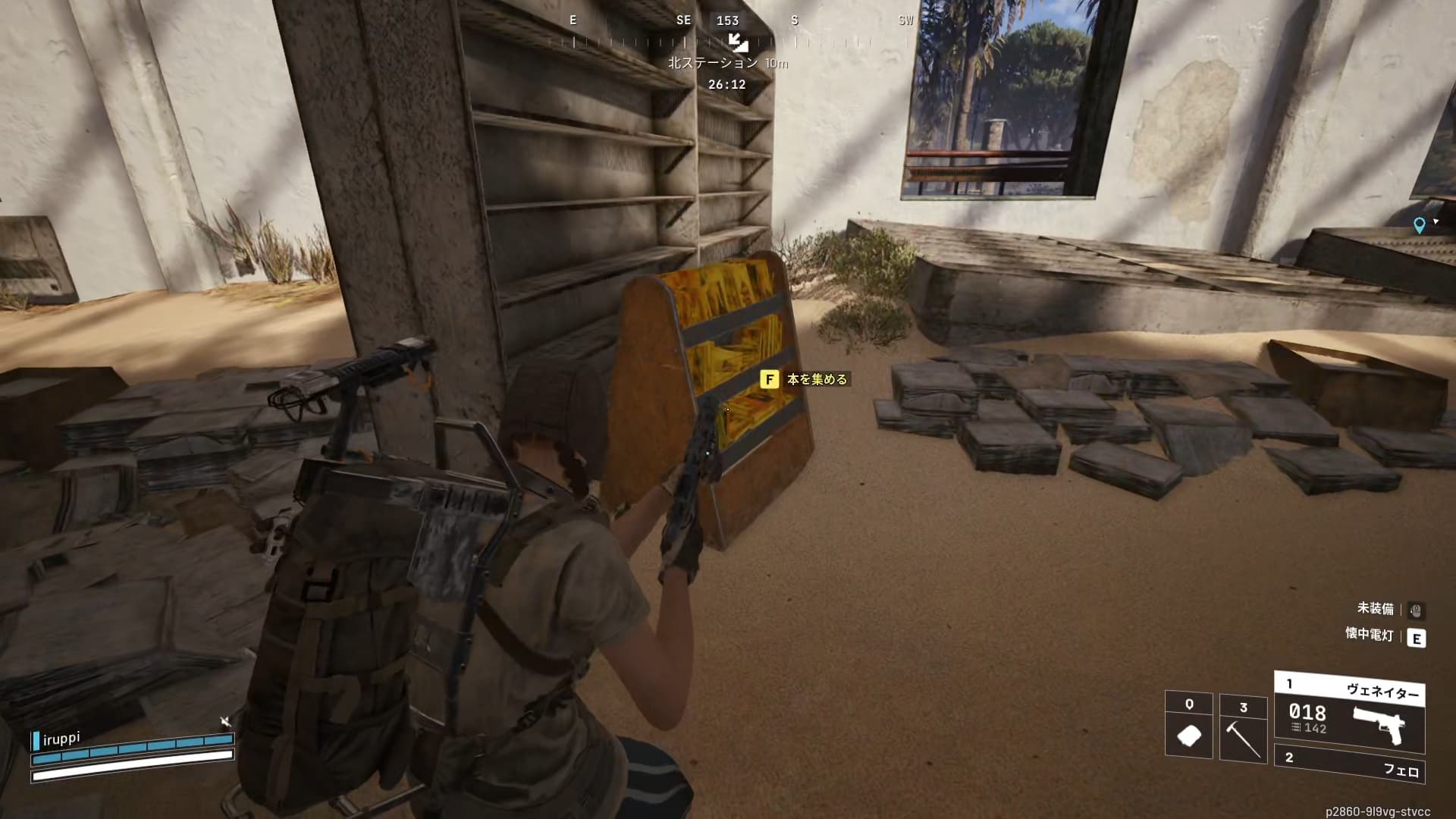Select the bandage item slot
Image resolution: width=1456 pixels, height=819 pixels.
[1188, 726]
